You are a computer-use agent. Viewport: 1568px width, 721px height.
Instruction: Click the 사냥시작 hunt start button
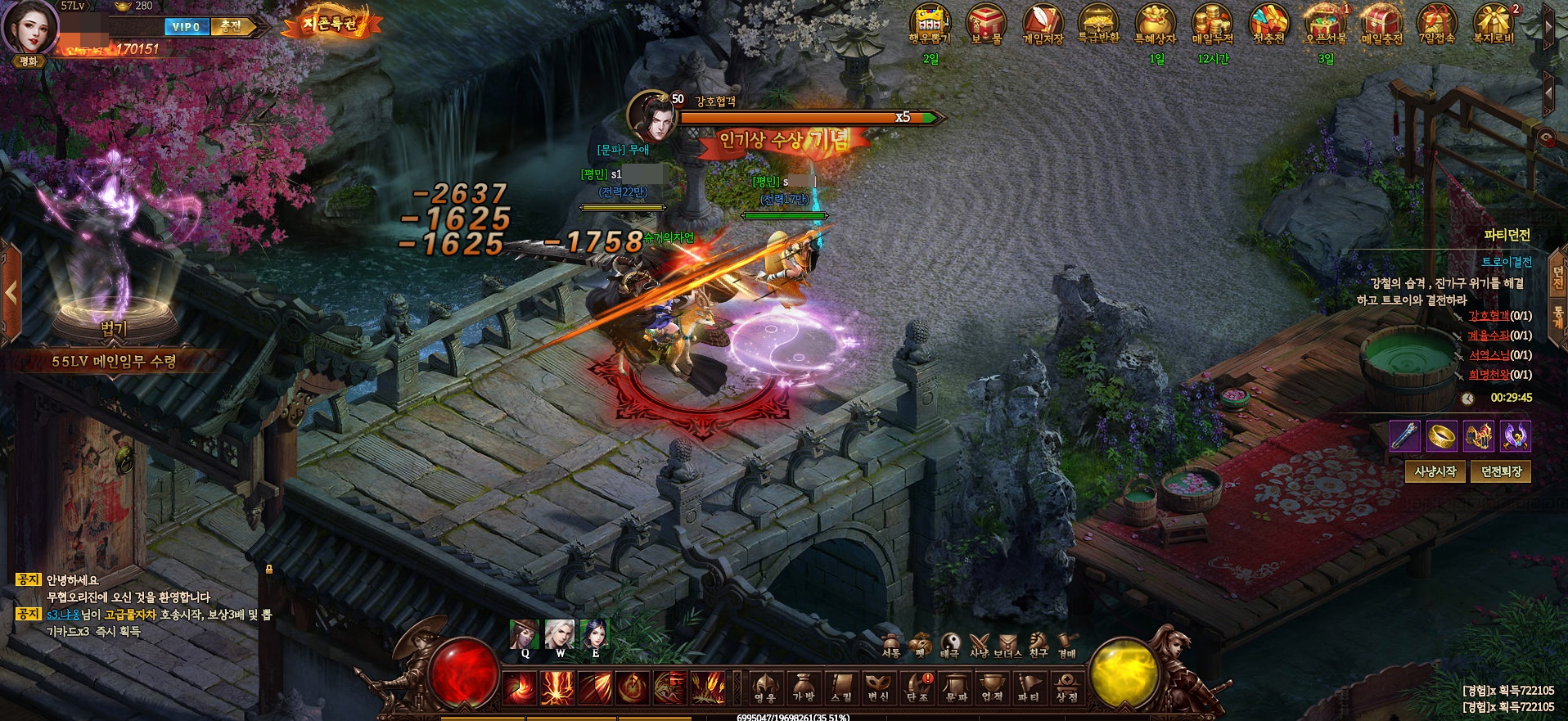click(x=1435, y=471)
